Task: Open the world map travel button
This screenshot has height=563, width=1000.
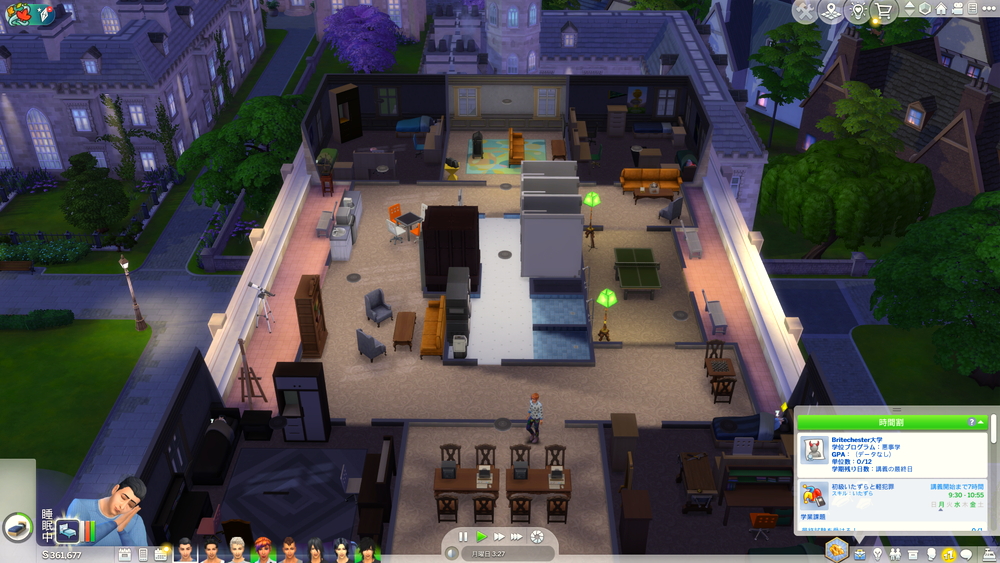Action: (x=830, y=11)
